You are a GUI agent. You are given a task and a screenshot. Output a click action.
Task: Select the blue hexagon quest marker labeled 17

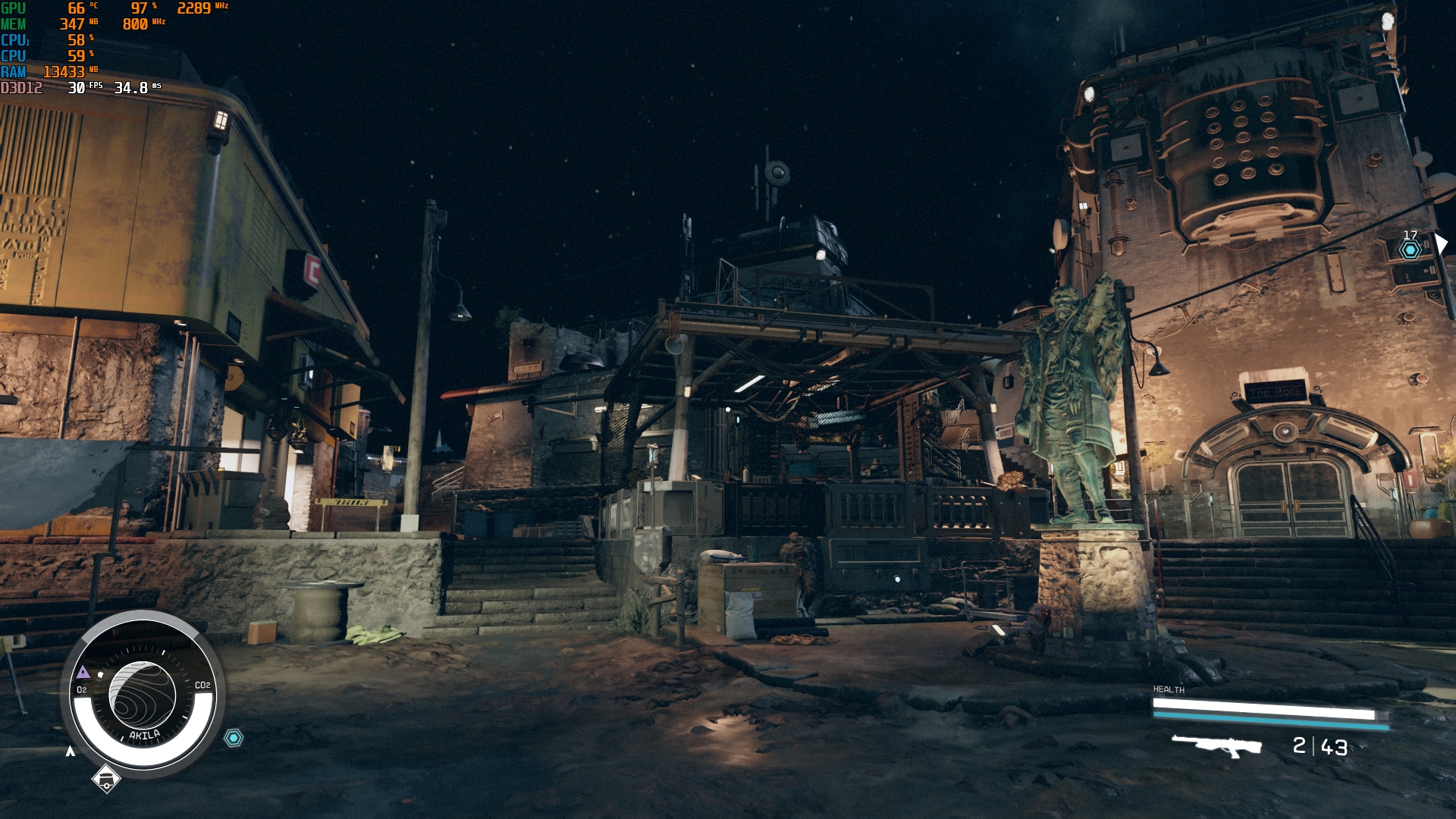1410,249
